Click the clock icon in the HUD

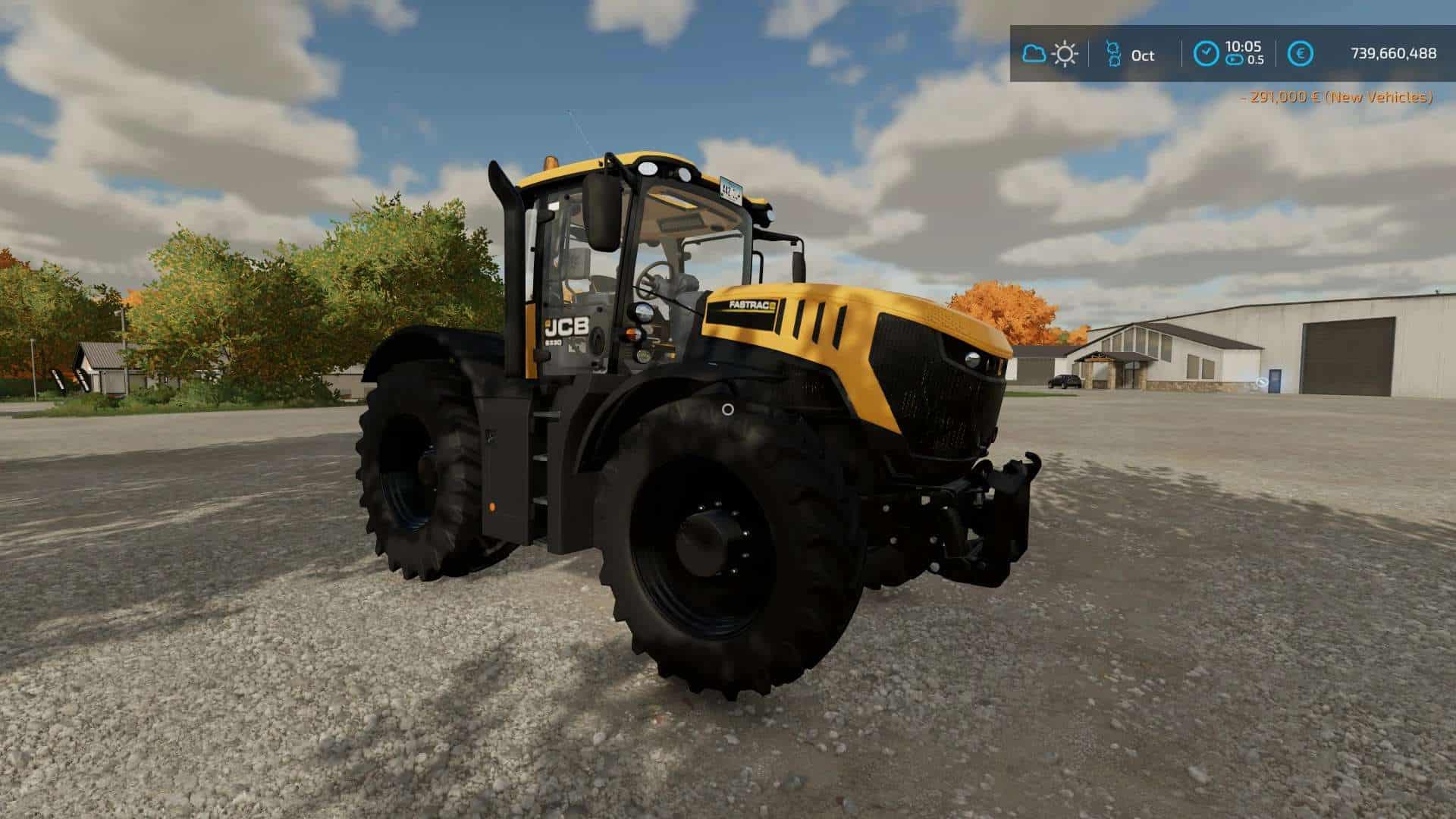point(1205,54)
